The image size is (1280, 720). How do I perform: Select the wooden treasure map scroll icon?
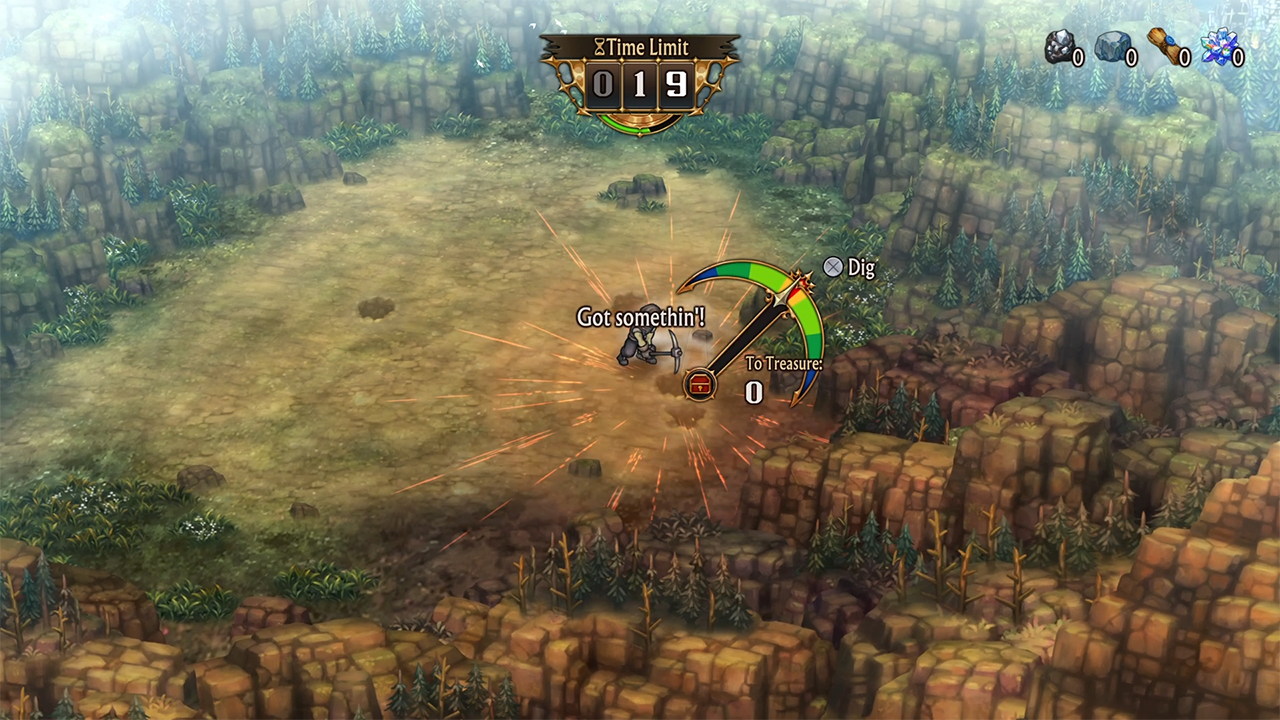(1165, 46)
